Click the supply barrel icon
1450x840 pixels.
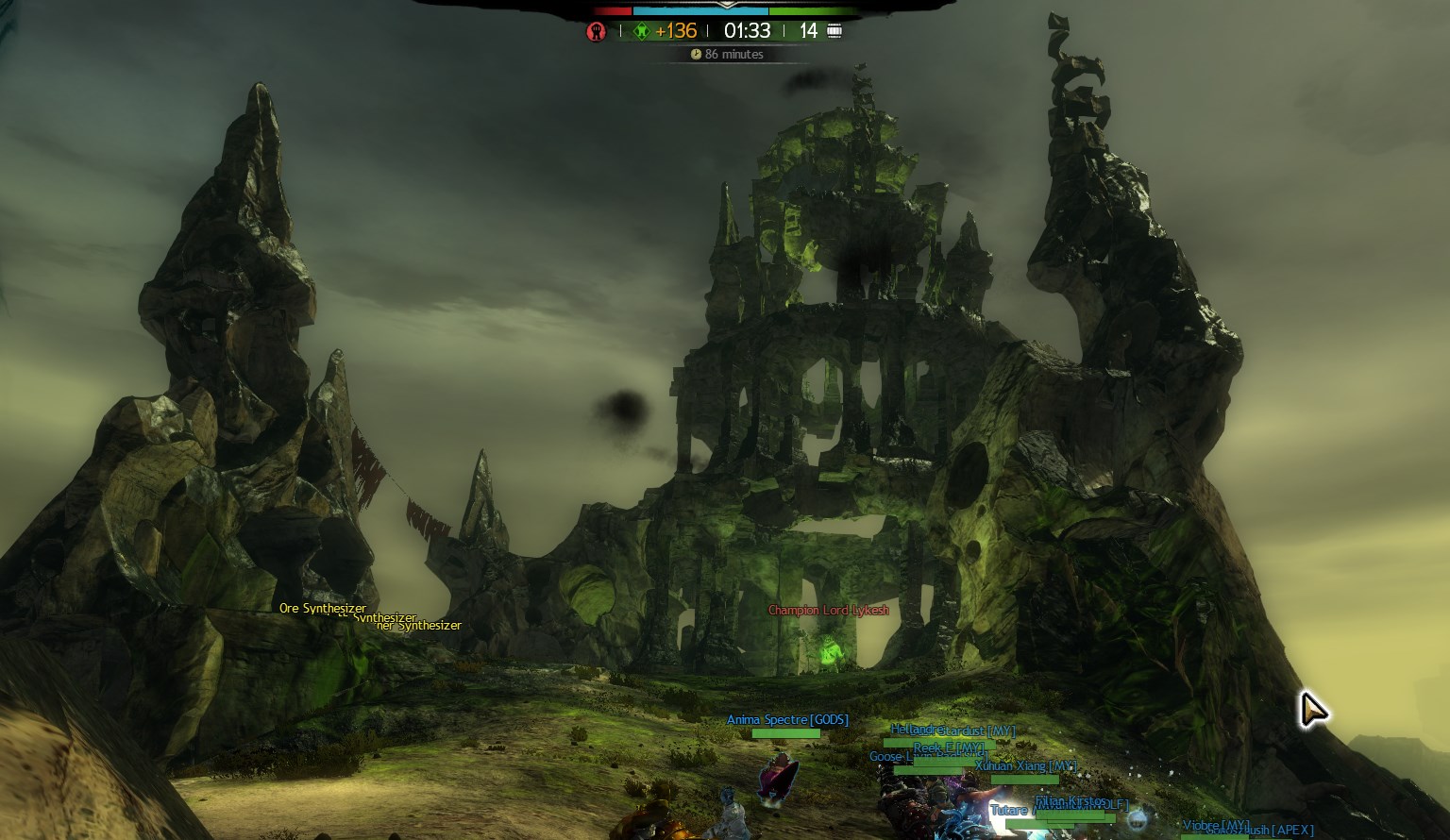point(835,31)
